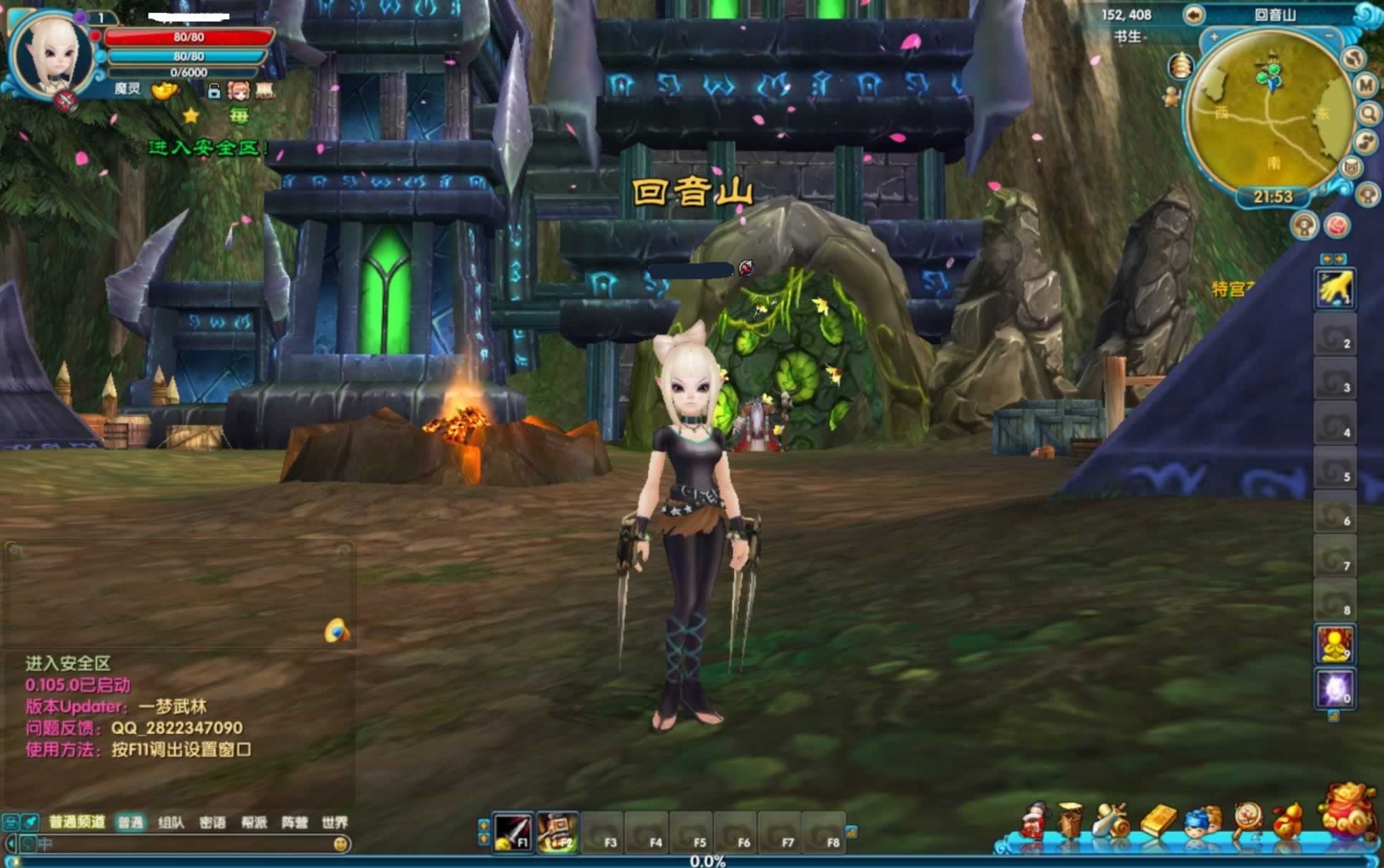Switch to the 世界 world chat tab
1384x868 pixels.
point(334,822)
